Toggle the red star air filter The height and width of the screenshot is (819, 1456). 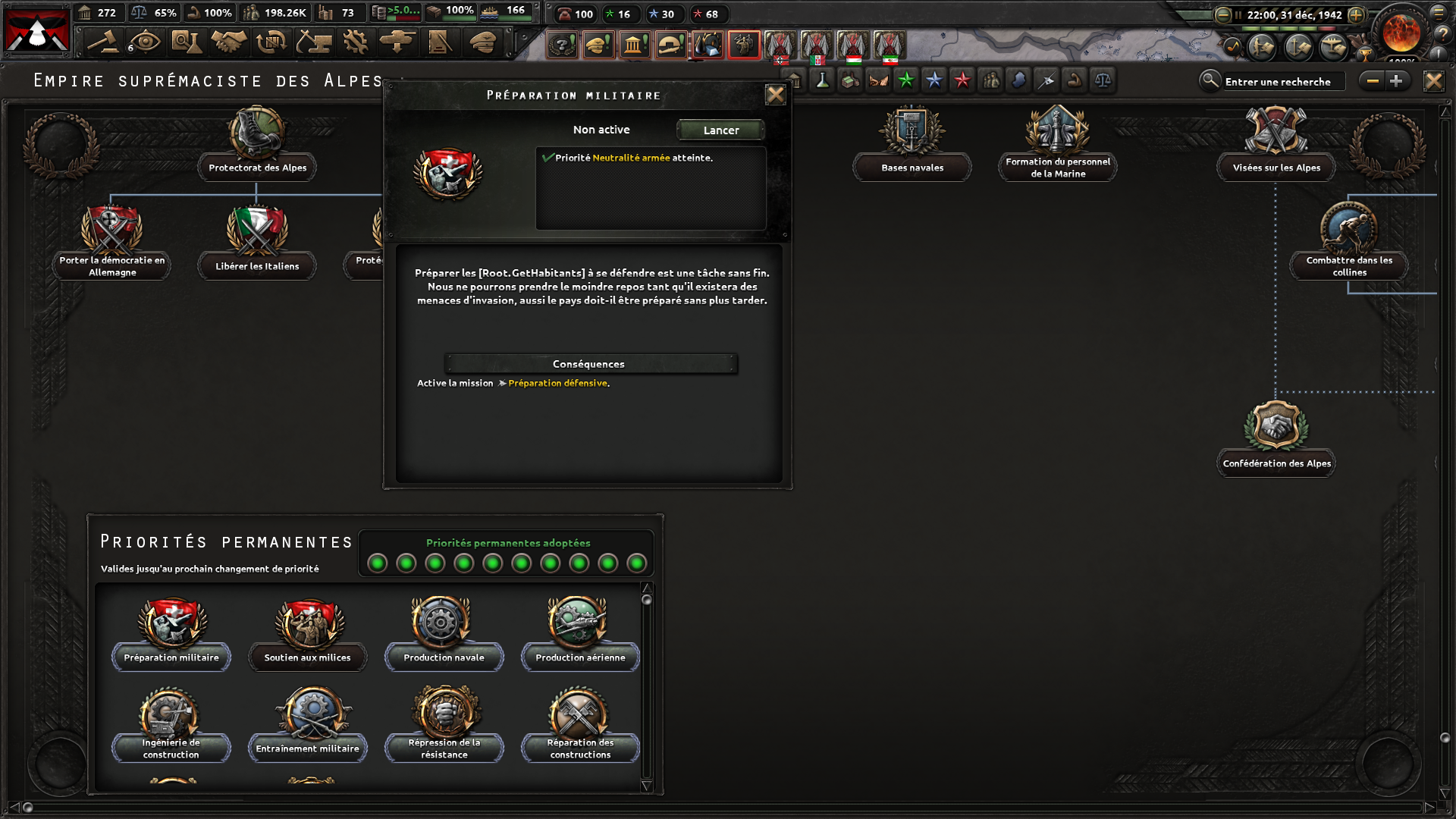[x=963, y=80]
